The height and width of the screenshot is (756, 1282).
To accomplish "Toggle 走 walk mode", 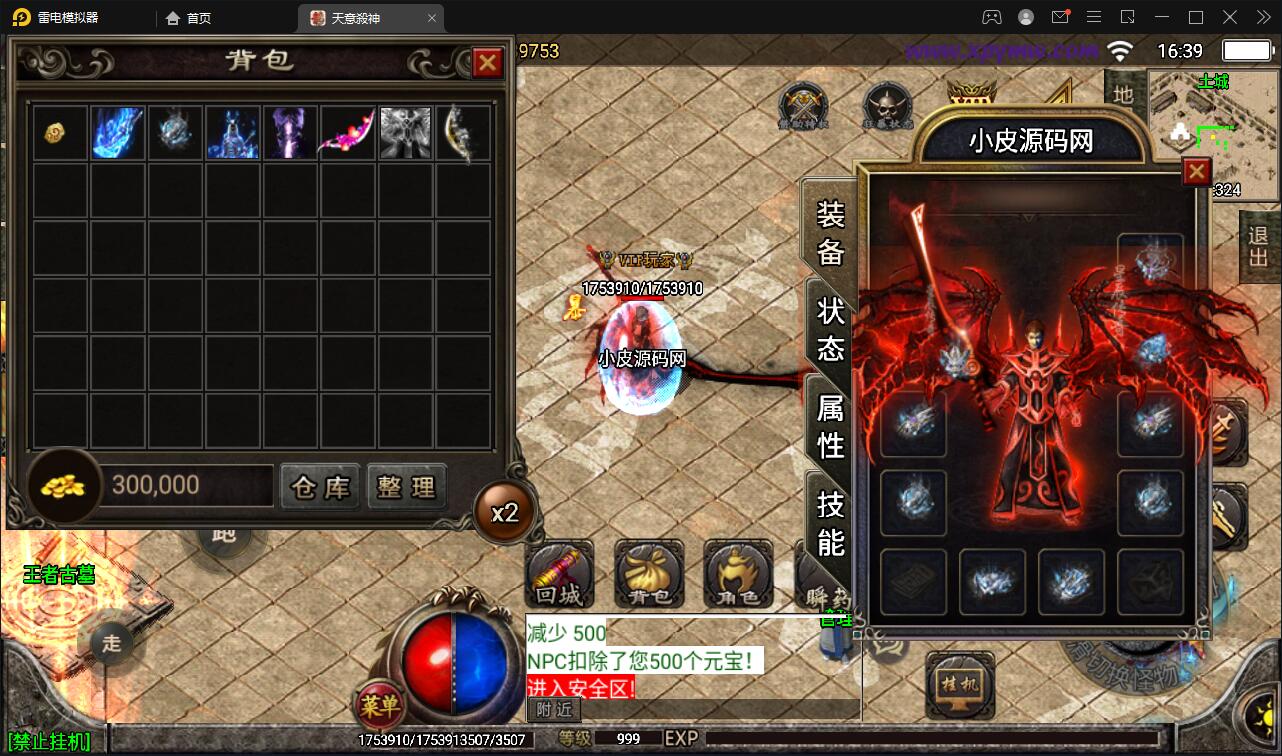I will tap(110, 644).
